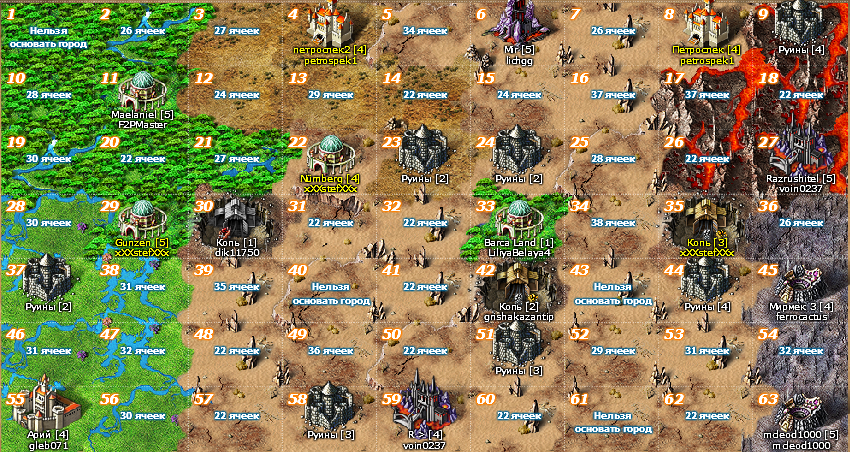This screenshot has height=452, width=850.
Task: Click the Петроспек castle on tile 8
Action: point(706,24)
